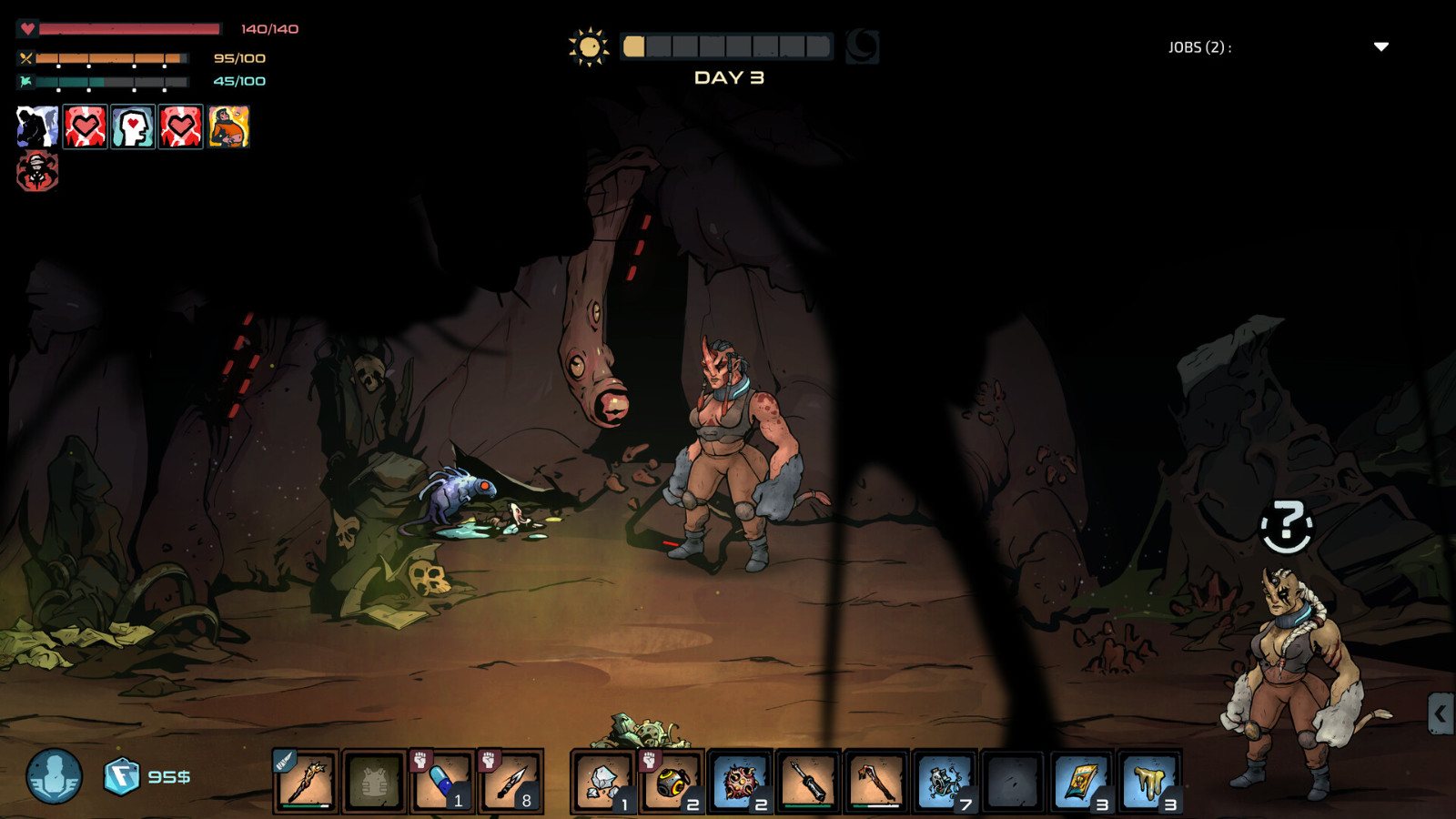Expand the Jobs (2) dropdown
1456x819 pixels.
pyautogui.click(x=1380, y=47)
